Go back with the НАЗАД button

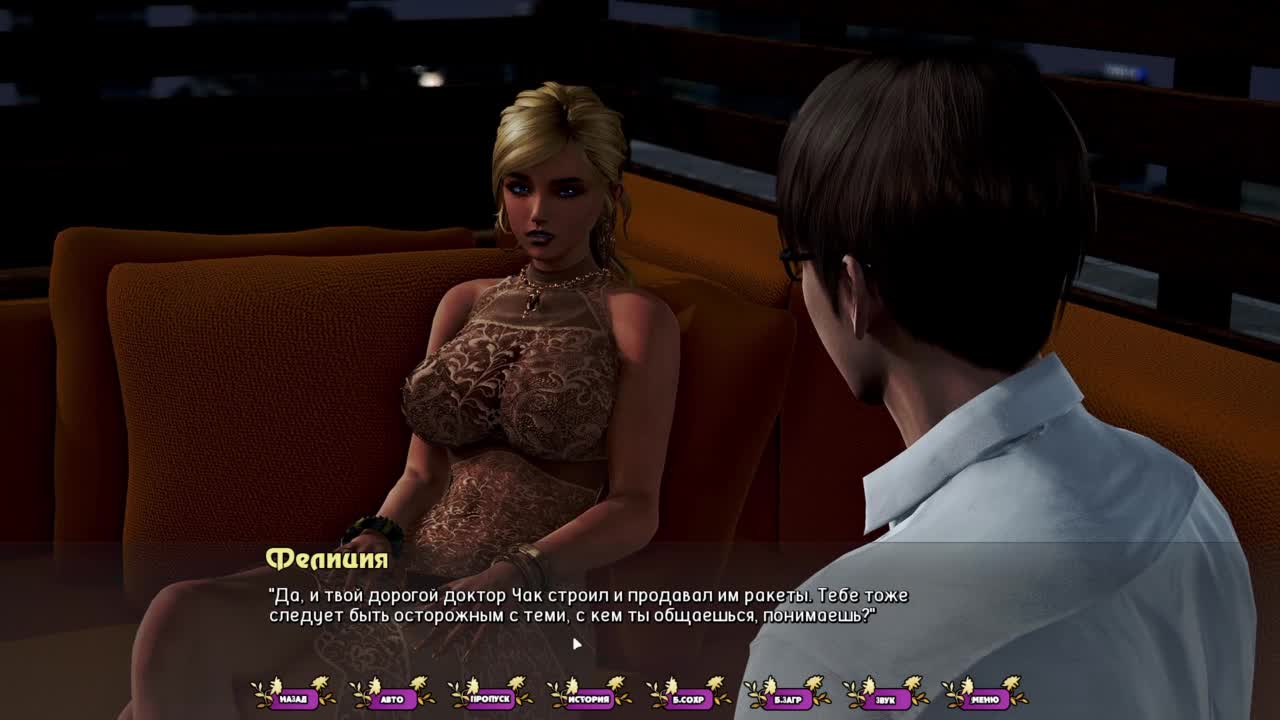point(293,698)
